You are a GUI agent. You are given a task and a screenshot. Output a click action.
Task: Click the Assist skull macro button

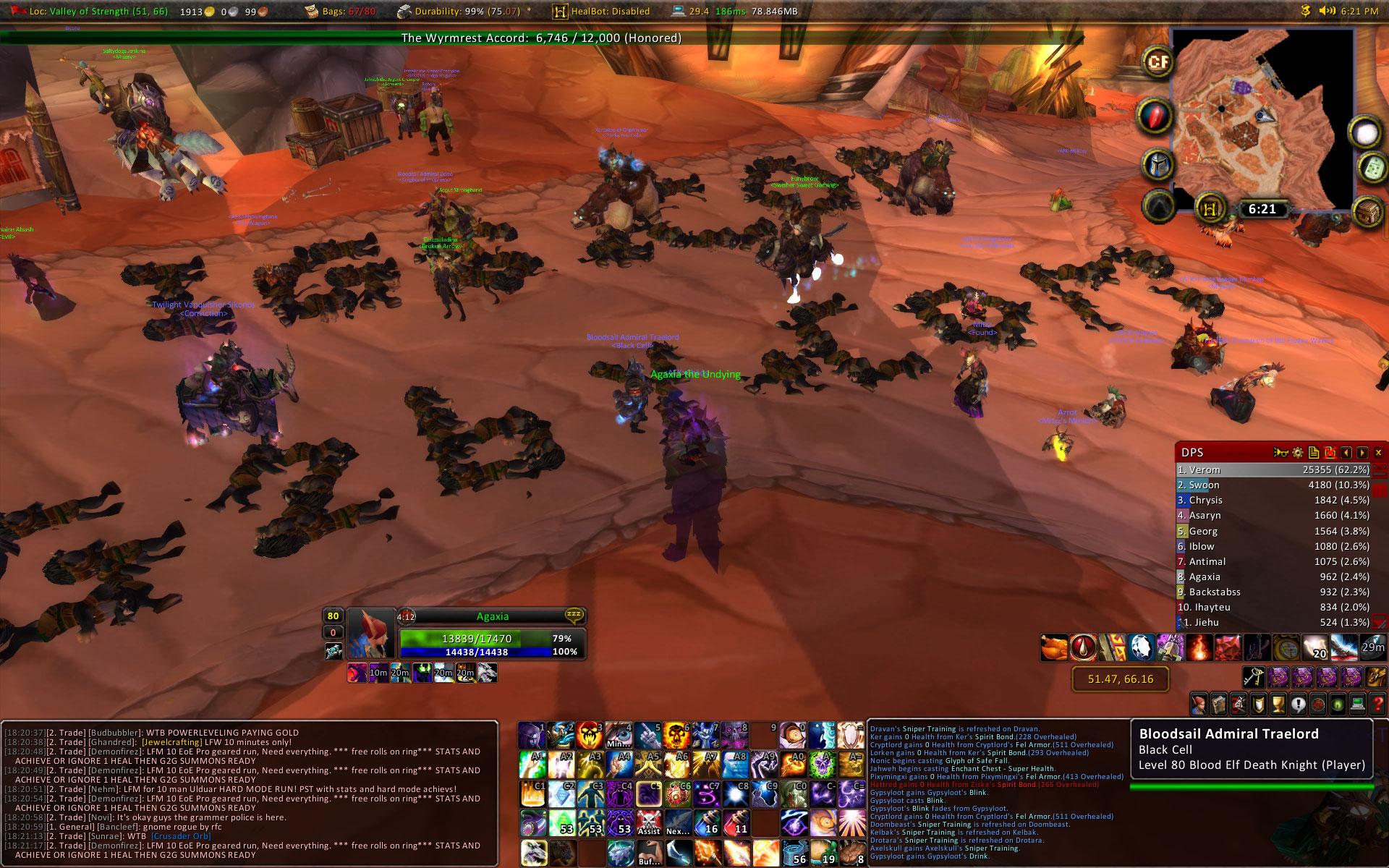click(648, 824)
